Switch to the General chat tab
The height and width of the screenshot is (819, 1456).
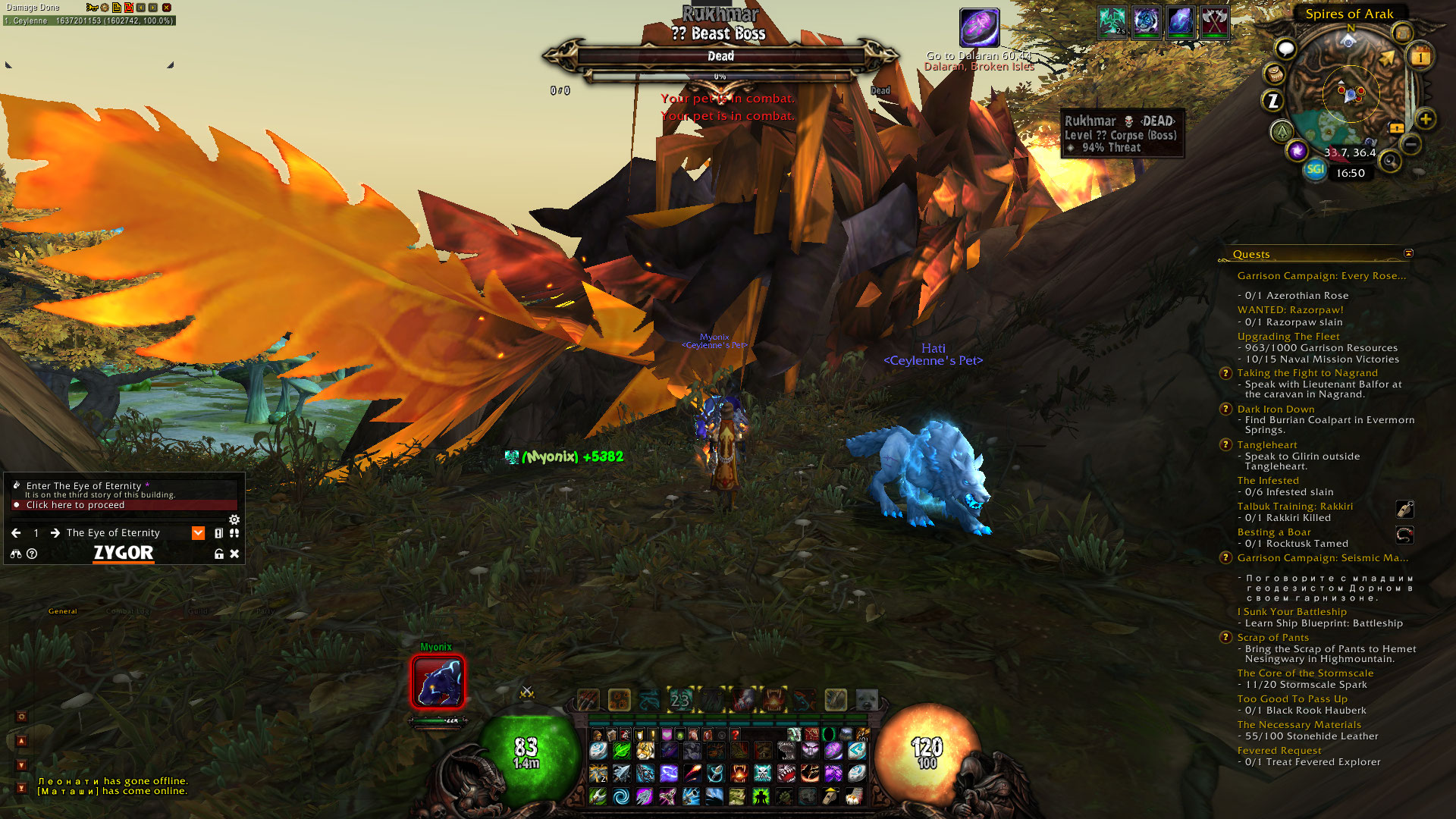tap(63, 611)
